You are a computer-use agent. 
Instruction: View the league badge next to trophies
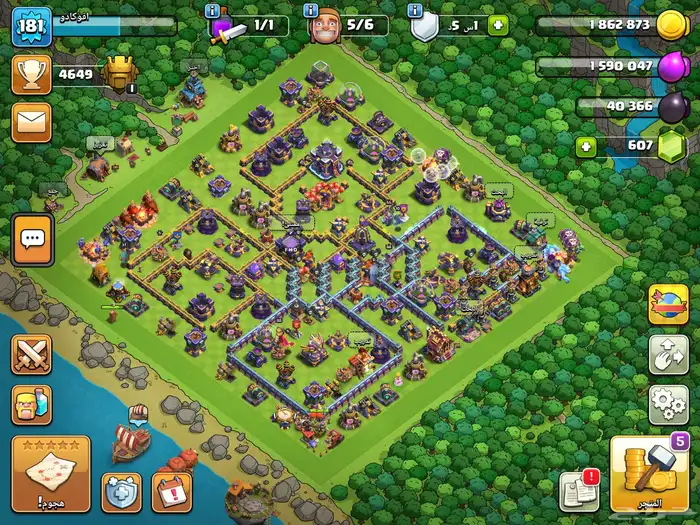[x=119, y=72]
